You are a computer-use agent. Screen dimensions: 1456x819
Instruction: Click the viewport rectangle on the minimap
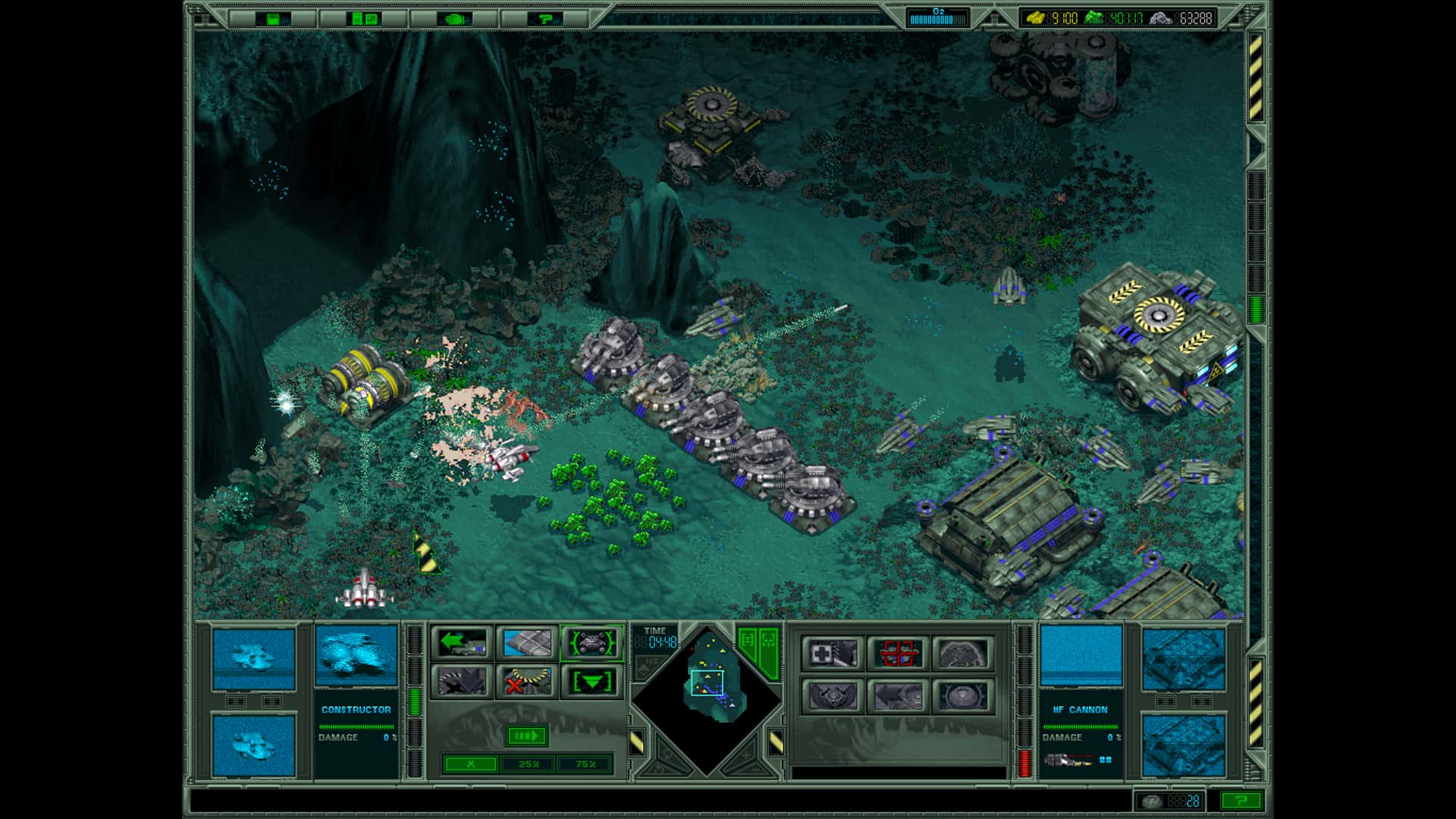707,683
